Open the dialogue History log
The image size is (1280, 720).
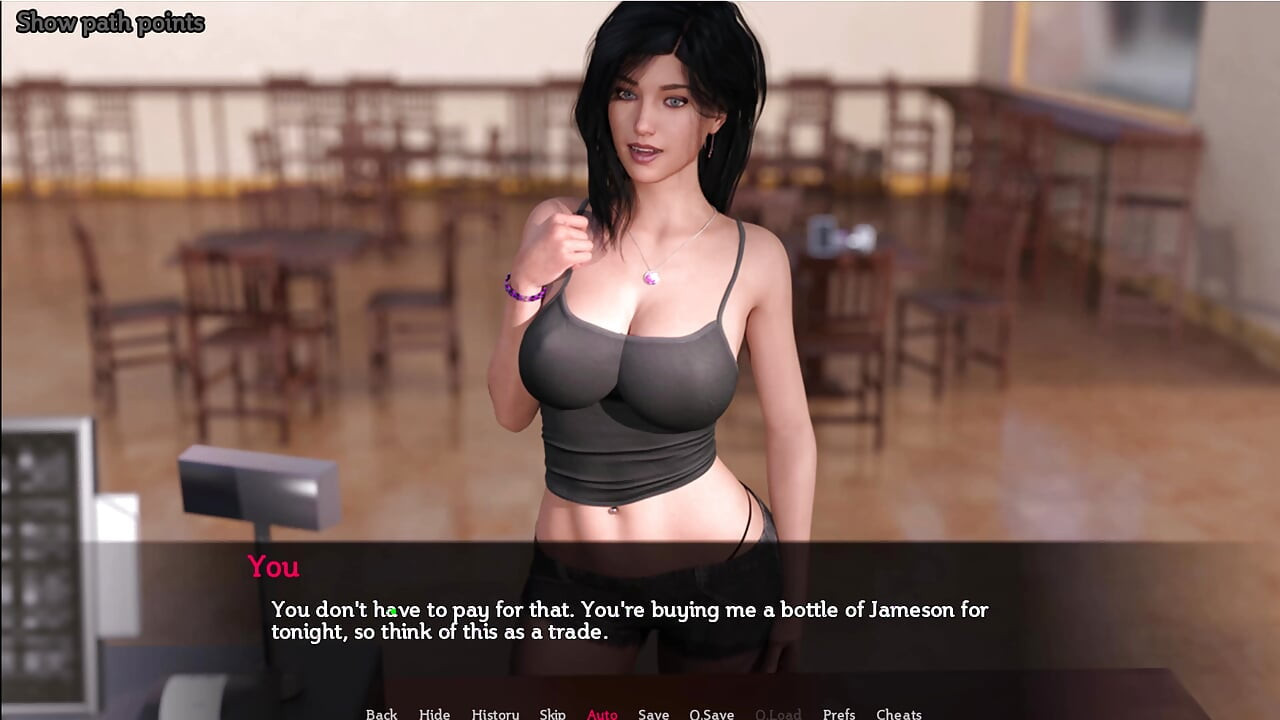coord(495,713)
